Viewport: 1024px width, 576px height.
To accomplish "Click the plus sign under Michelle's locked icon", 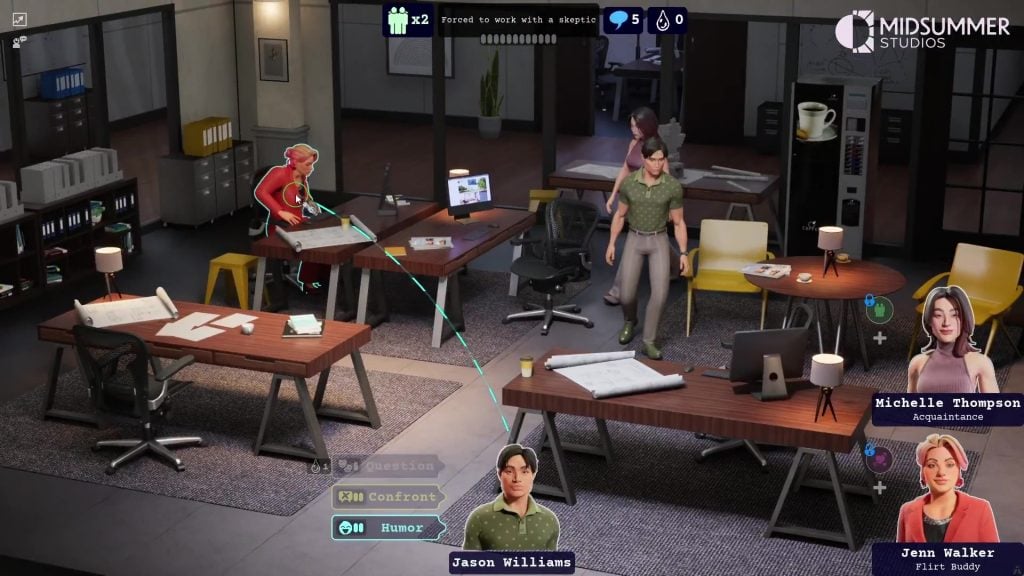I will click(x=880, y=338).
